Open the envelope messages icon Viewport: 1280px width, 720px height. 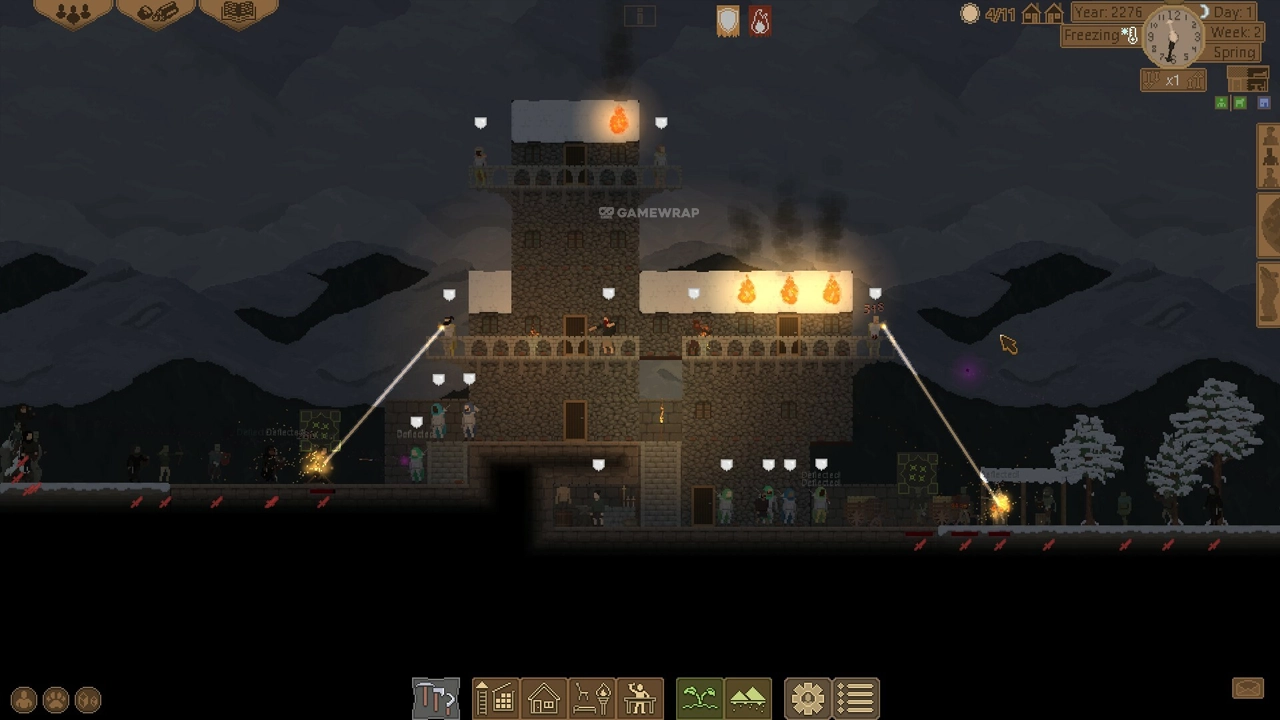coord(1247,688)
